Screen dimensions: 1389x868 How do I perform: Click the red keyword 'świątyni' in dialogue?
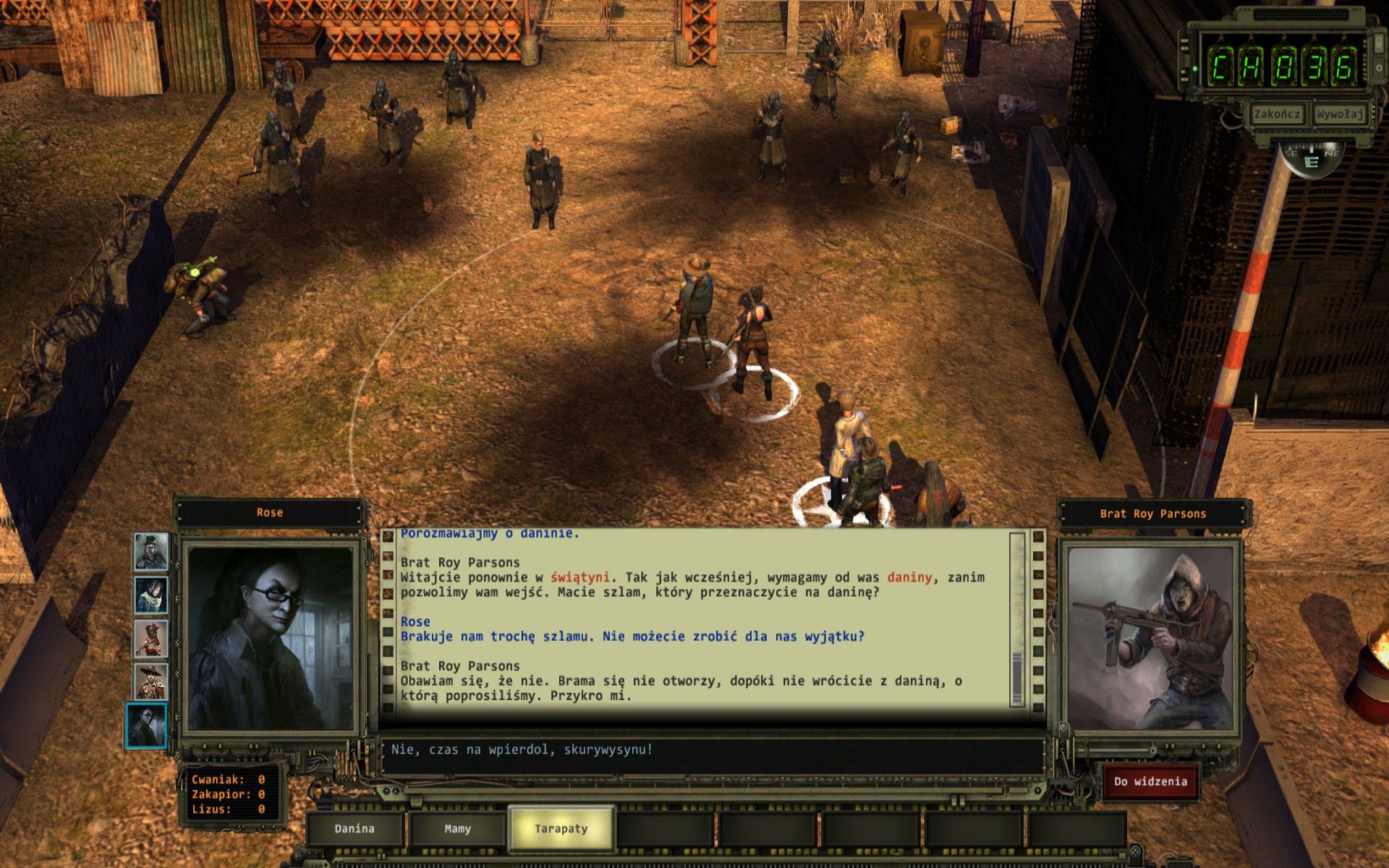pos(579,578)
